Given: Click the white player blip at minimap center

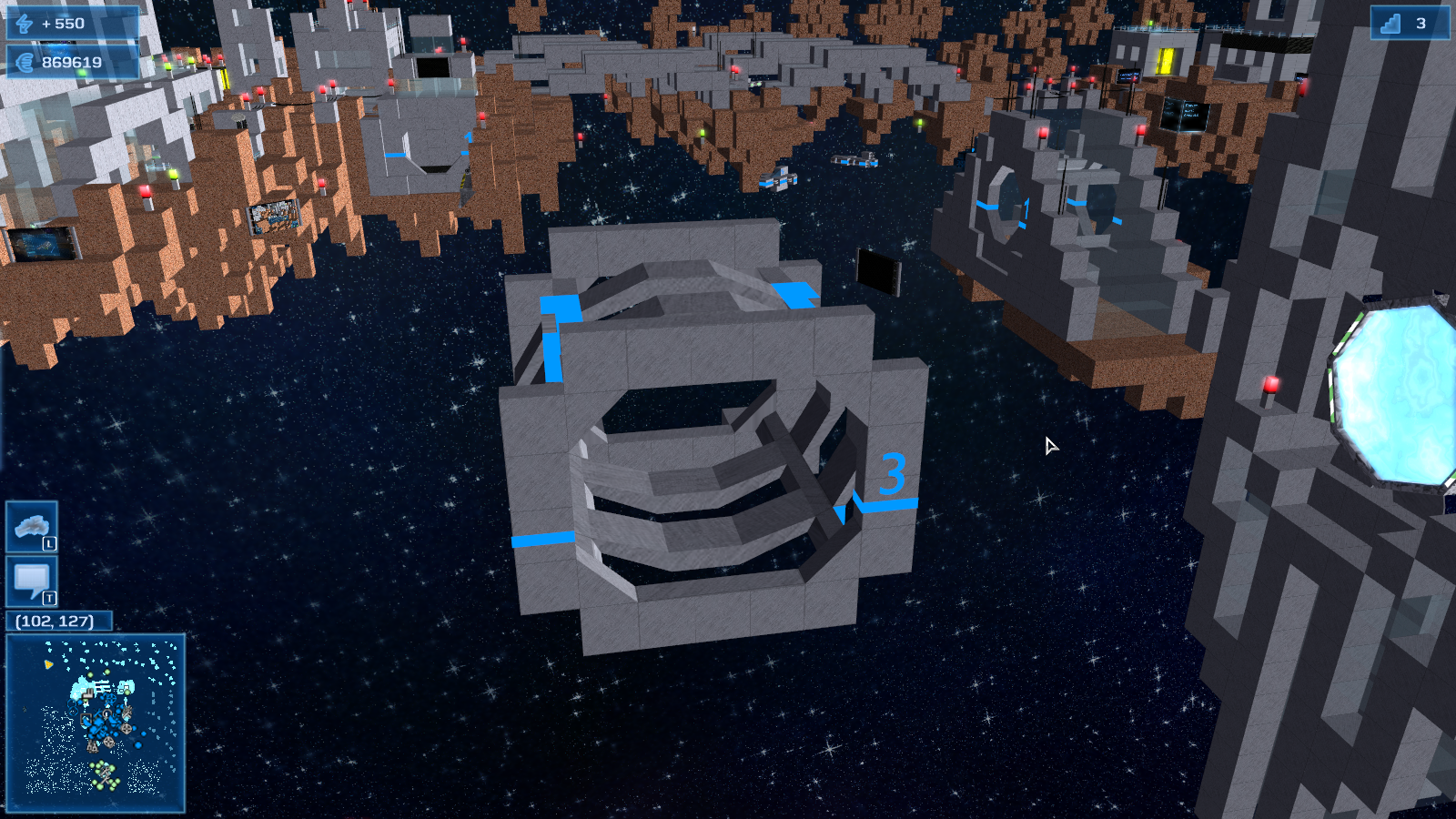Looking at the screenshot, I should 106,713.
